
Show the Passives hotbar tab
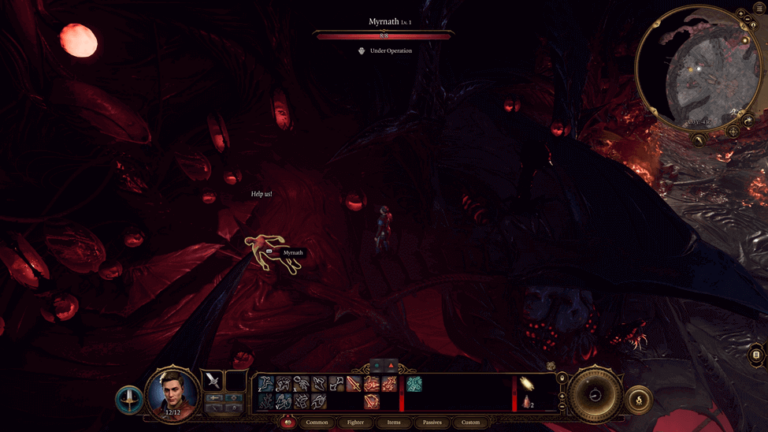point(432,423)
